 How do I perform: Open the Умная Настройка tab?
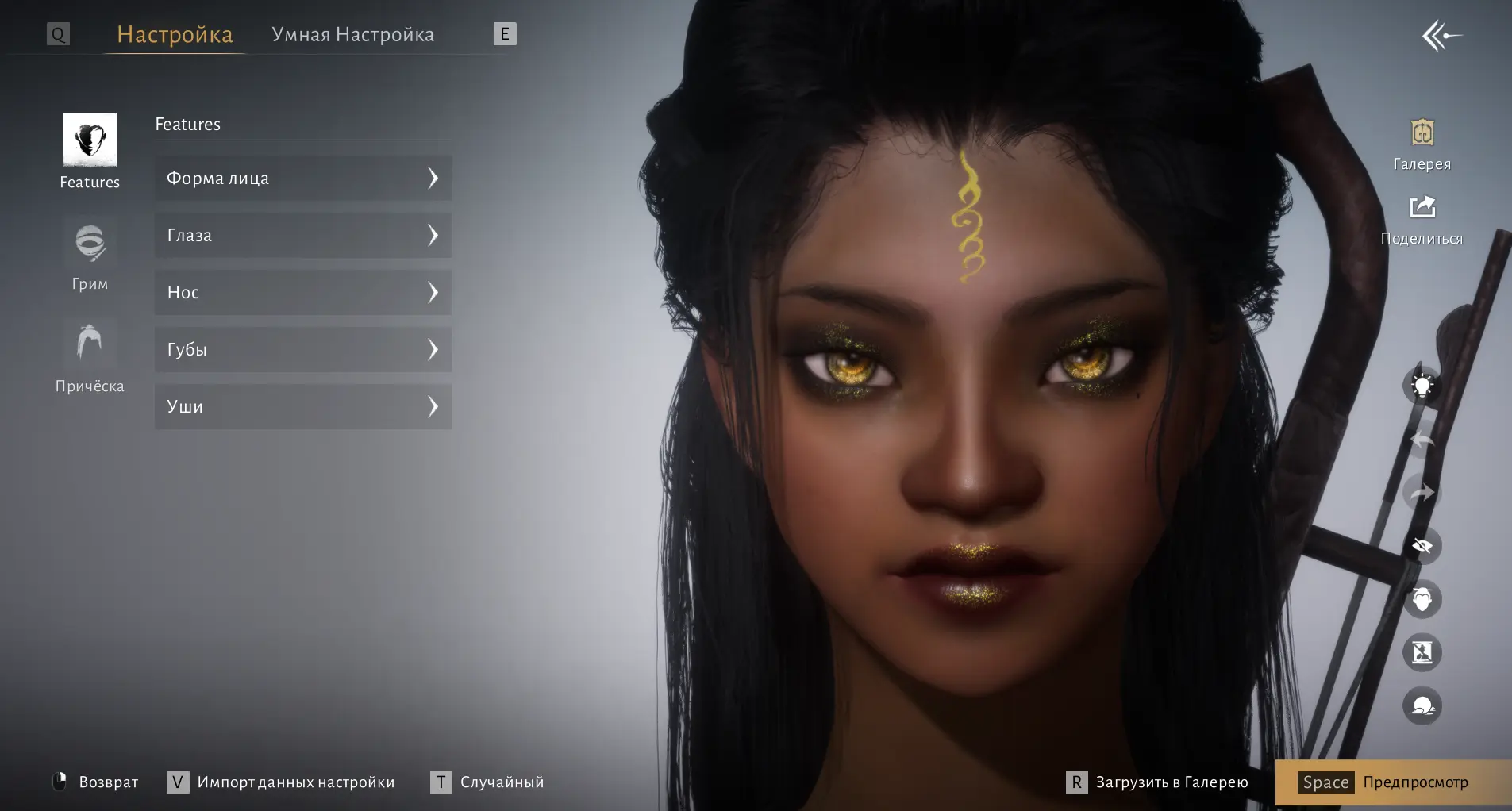point(352,35)
